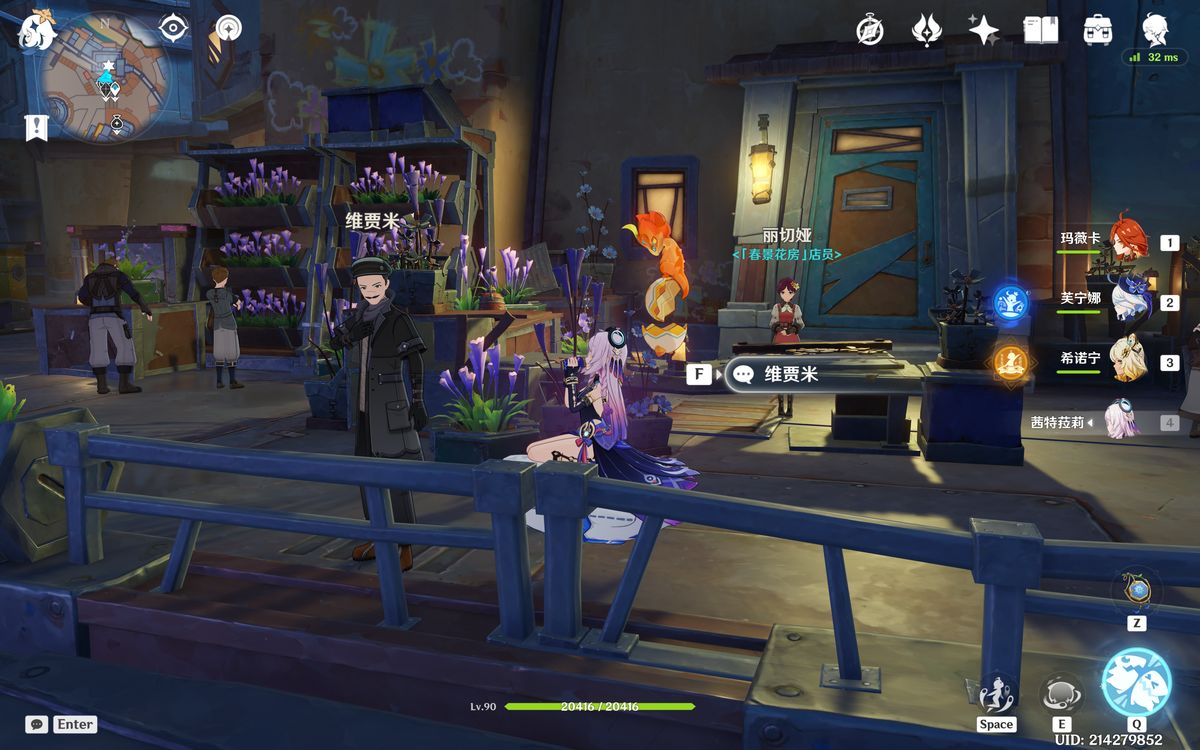Viewport: 1200px width, 750px height.
Task: Open the Wish banner icon
Action: point(927,30)
